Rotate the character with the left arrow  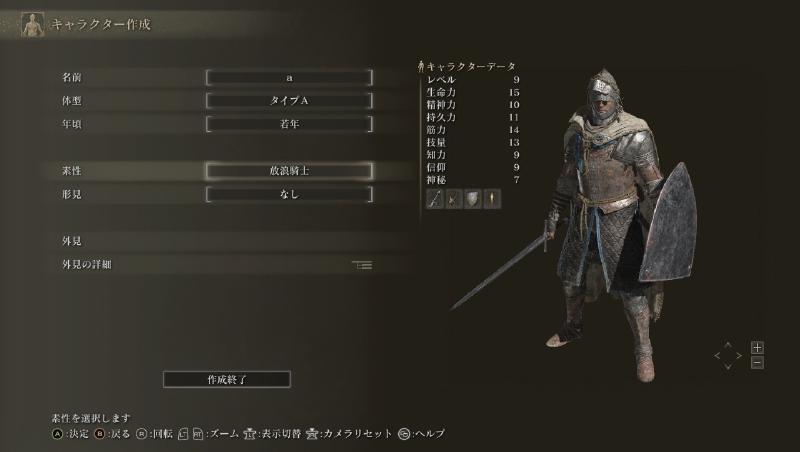718,354
